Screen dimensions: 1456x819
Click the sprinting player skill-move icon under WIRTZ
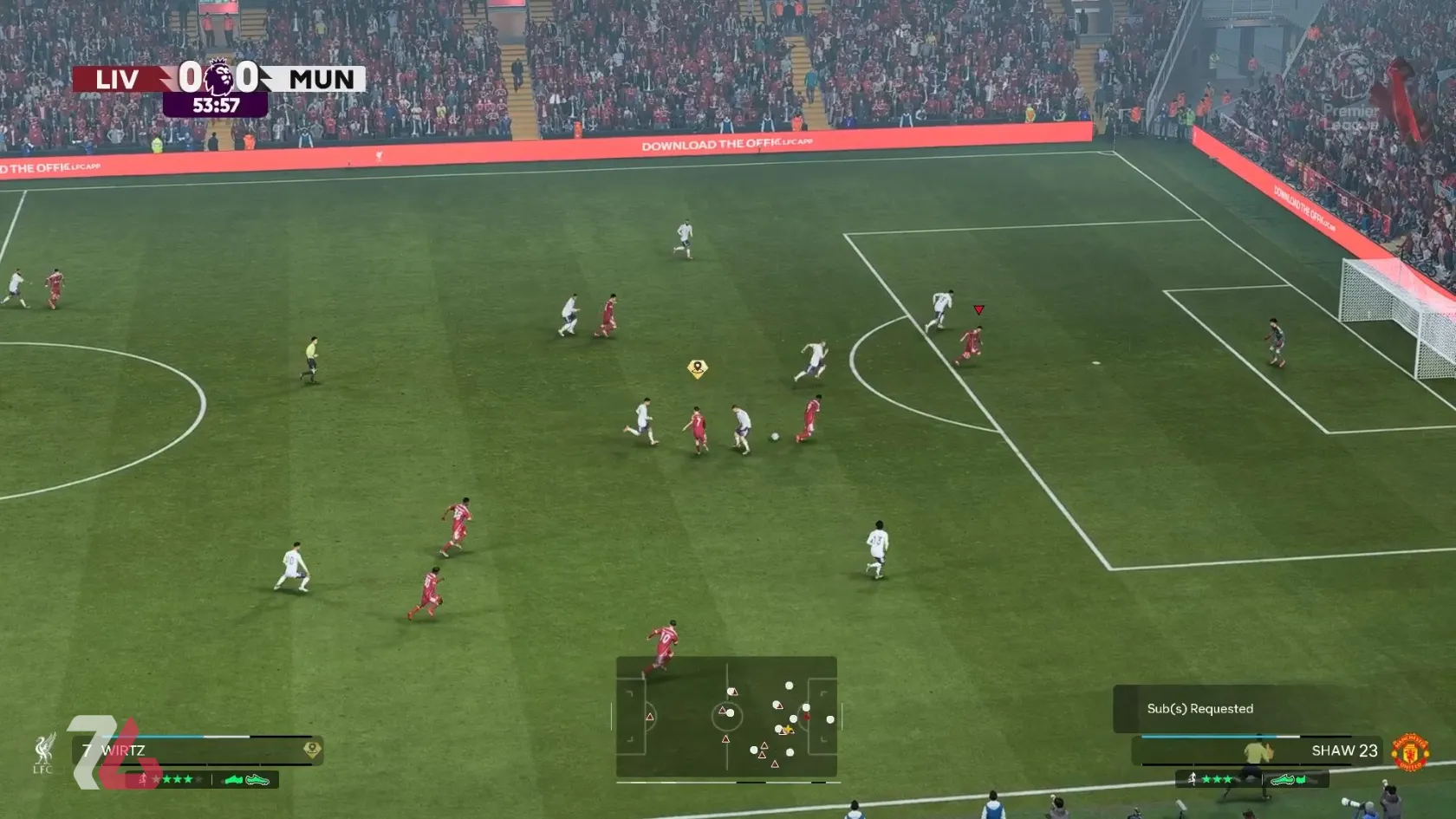click(x=145, y=778)
